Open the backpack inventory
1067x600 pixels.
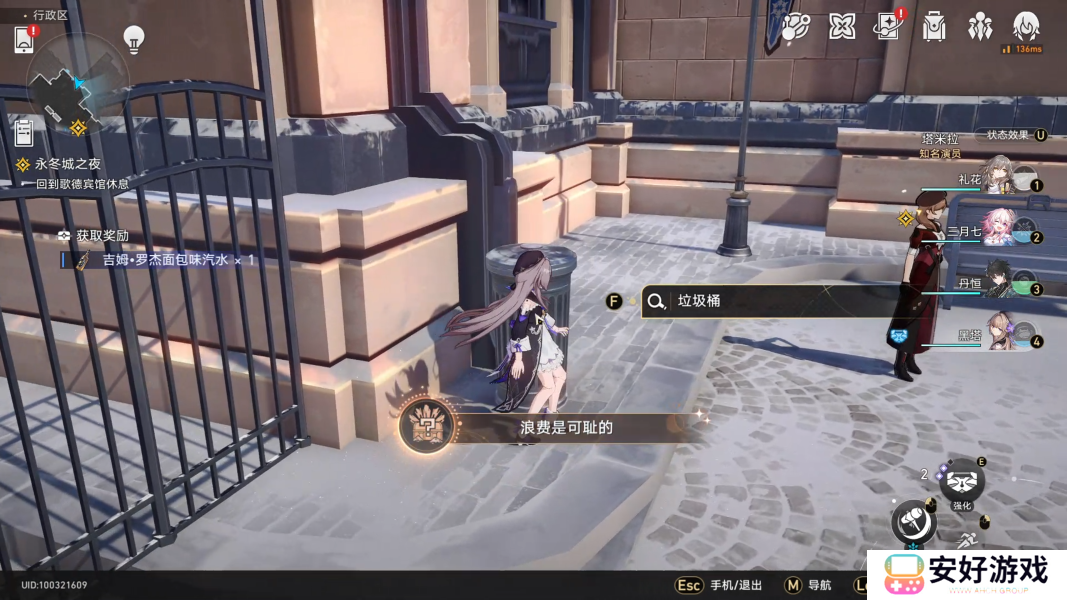coord(934,27)
